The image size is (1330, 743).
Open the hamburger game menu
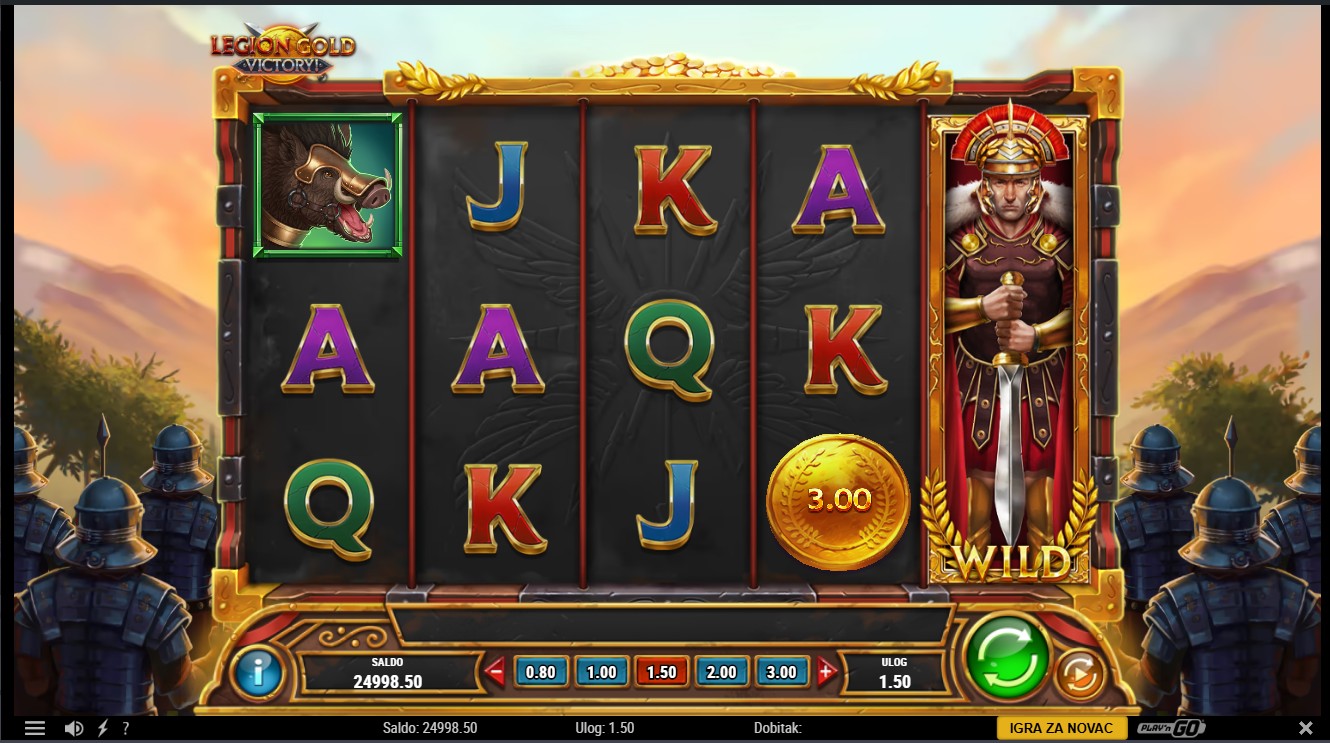click(x=35, y=728)
